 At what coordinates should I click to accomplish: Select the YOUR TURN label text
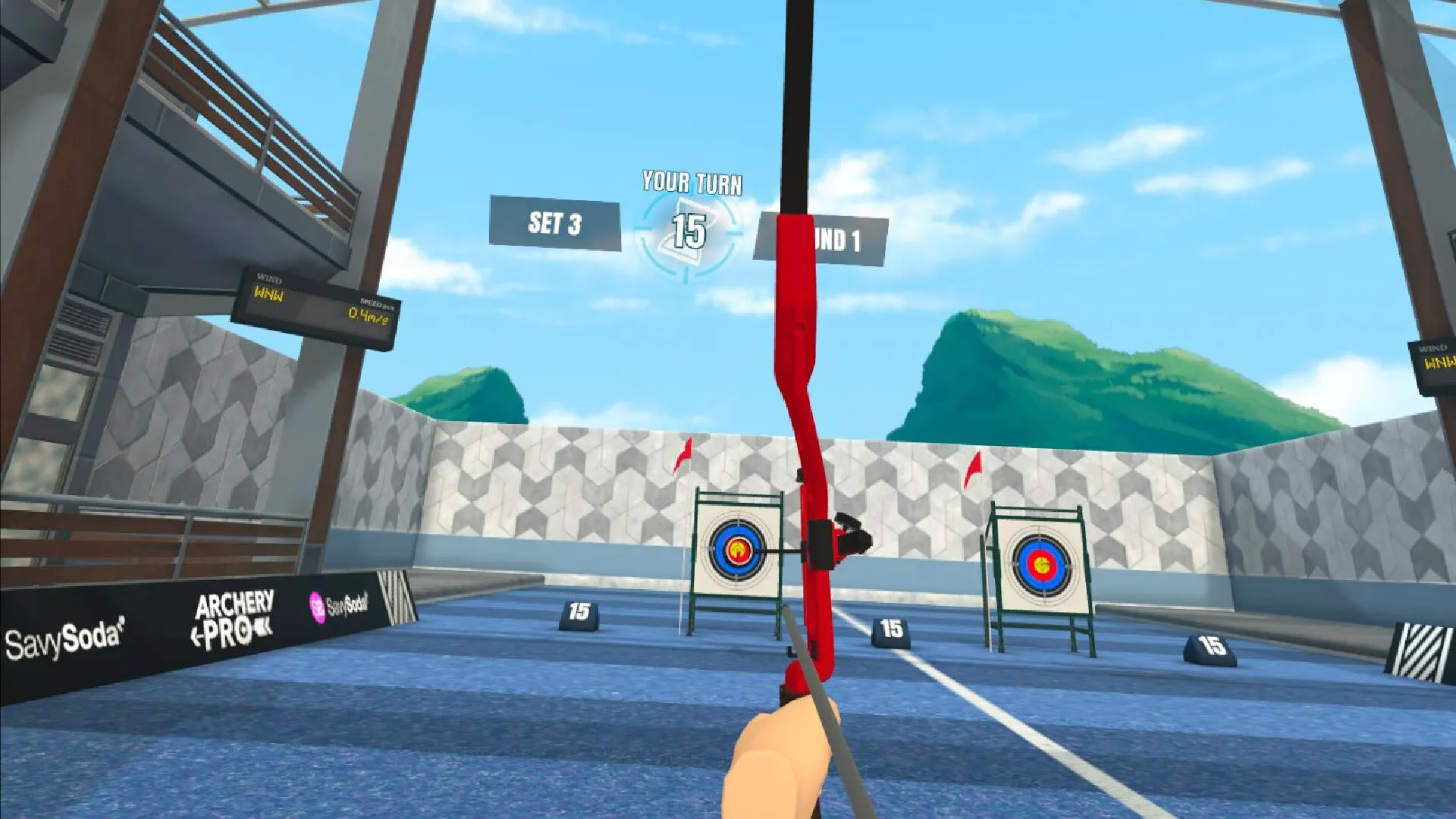[692, 182]
